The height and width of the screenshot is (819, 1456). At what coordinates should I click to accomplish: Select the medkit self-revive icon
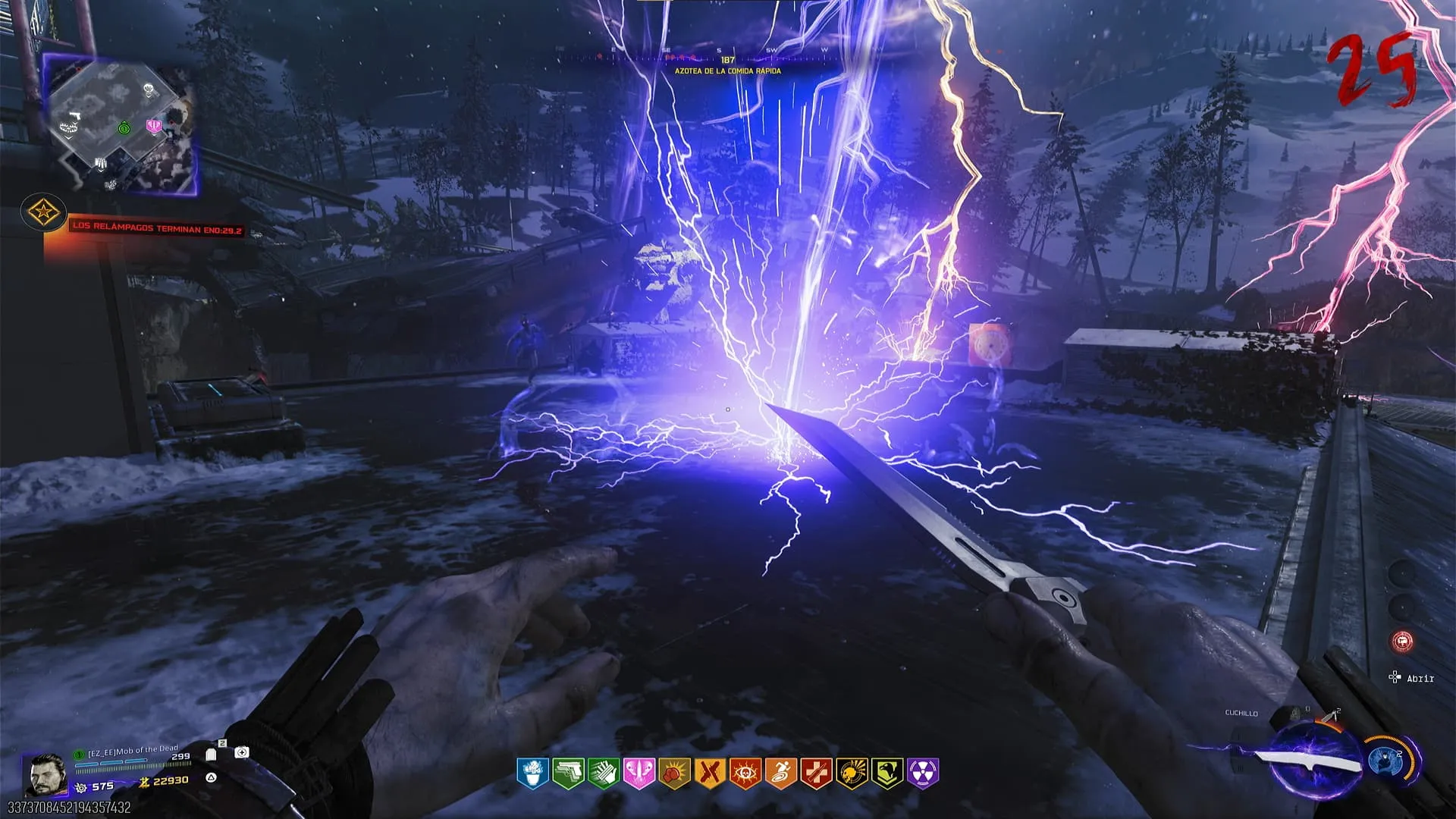241,752
